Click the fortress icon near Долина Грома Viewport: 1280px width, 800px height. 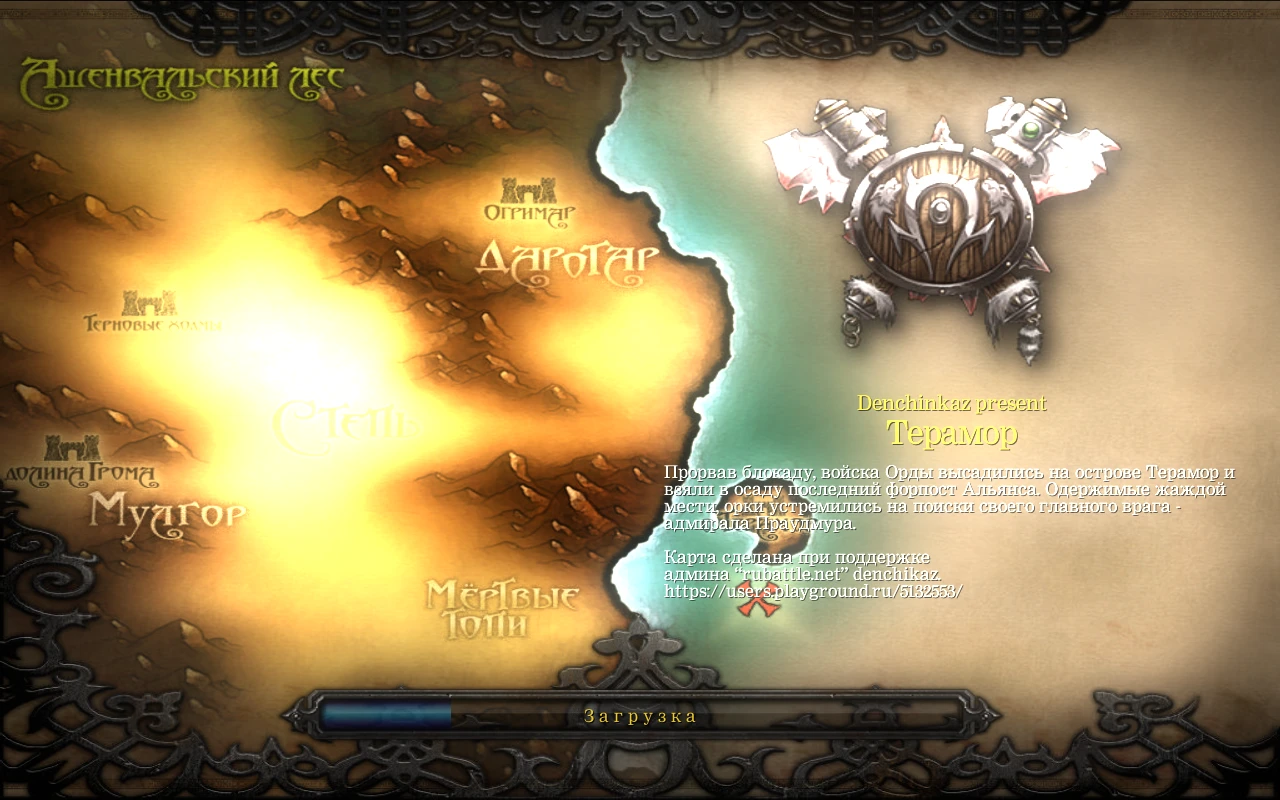click(x=70, y=445)
